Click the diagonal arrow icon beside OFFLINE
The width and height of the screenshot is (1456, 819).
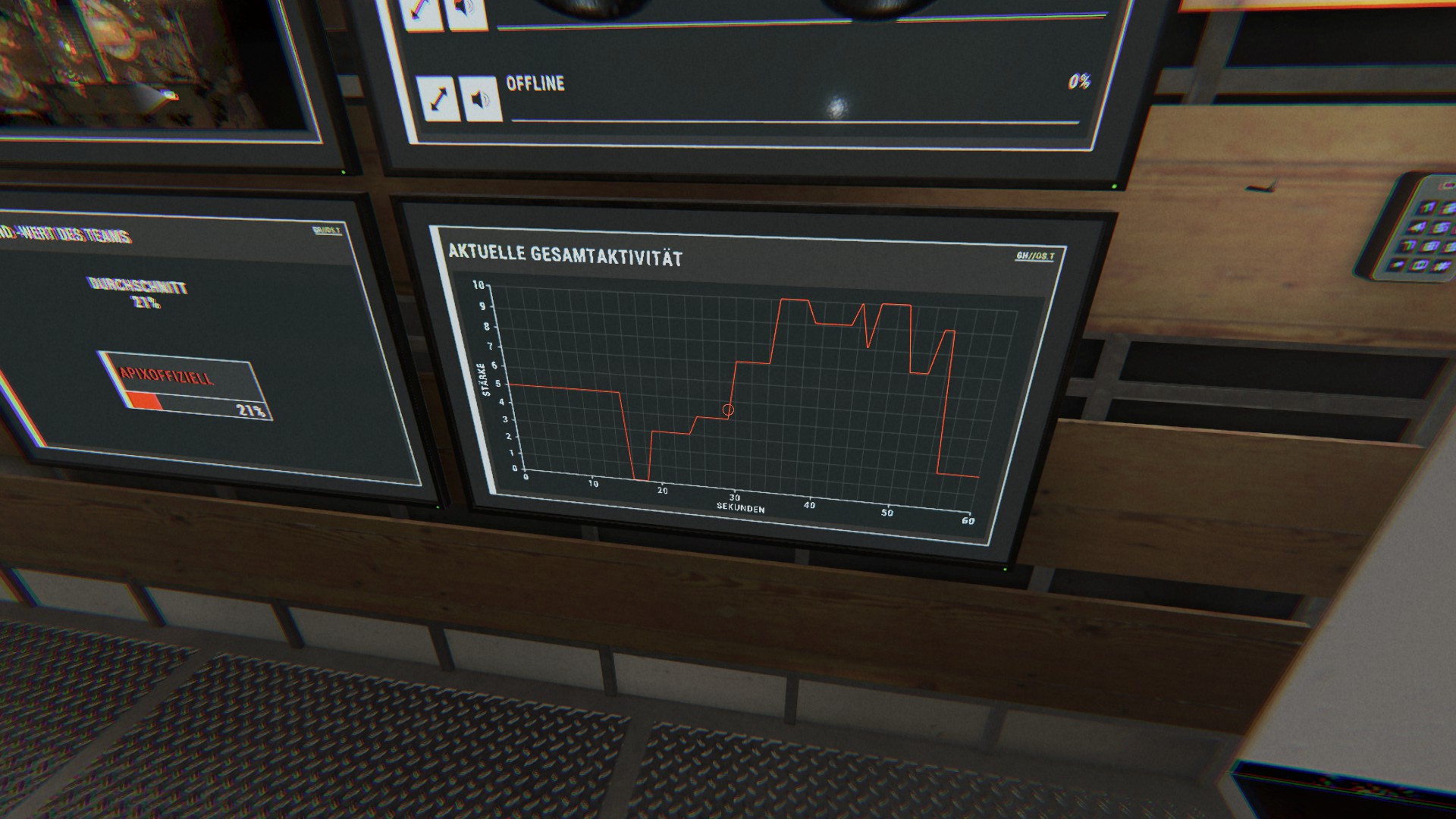click(438, 99)
